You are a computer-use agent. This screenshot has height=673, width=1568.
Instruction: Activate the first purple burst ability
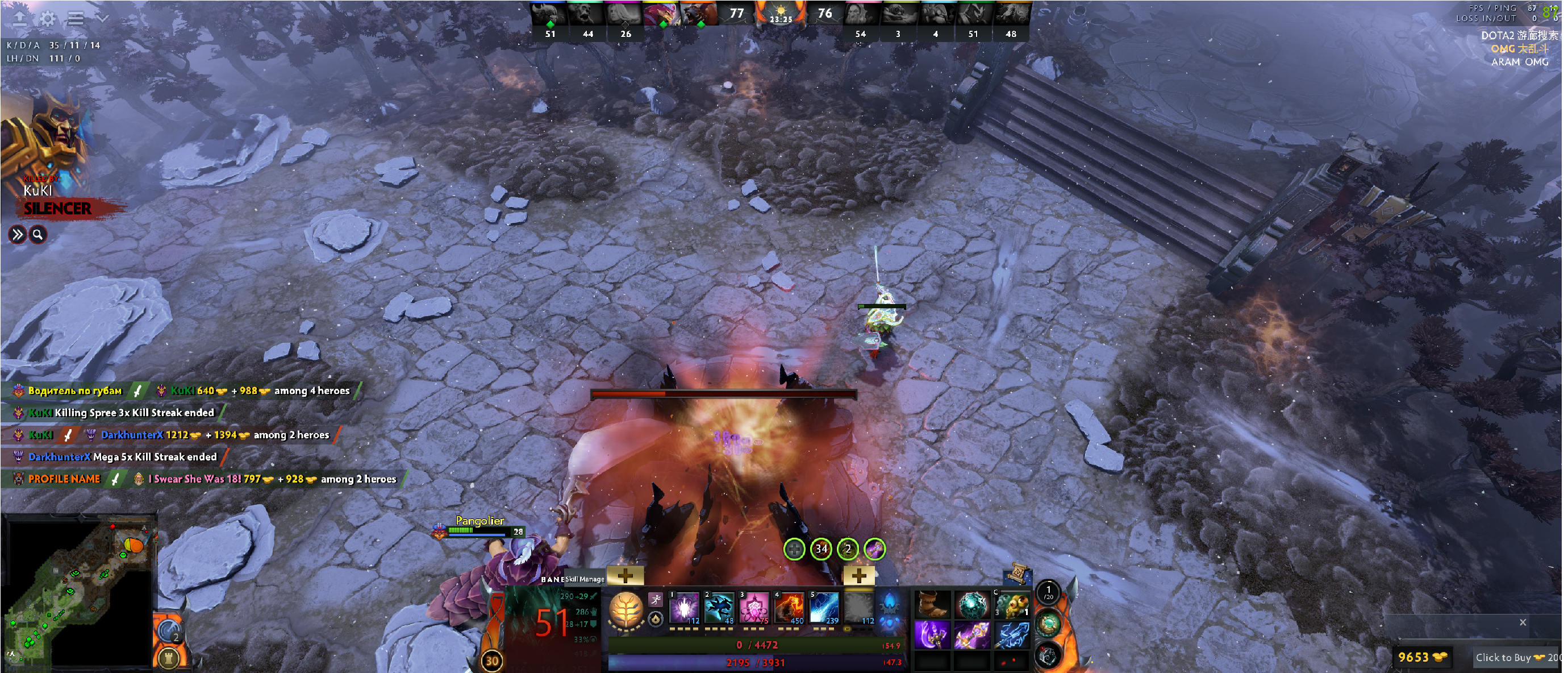click(685, 608)
